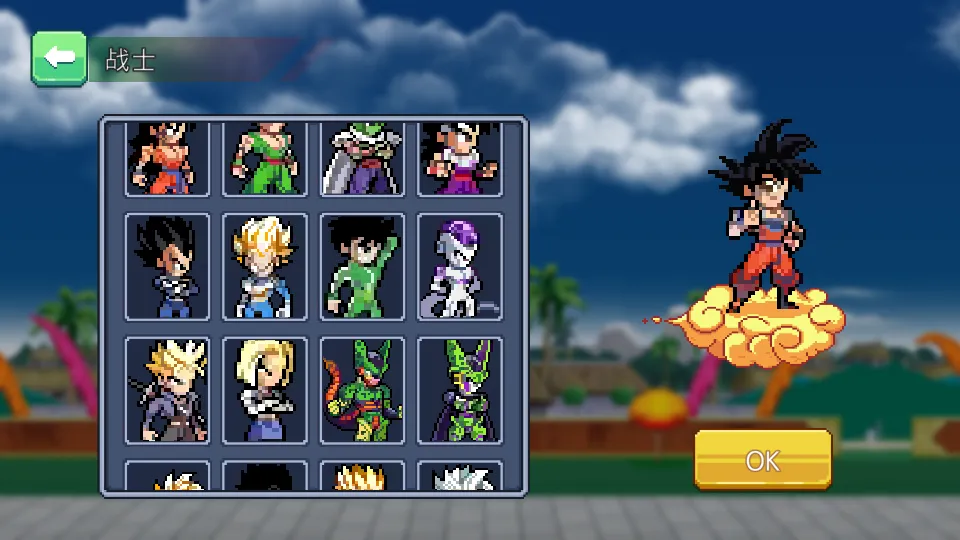Choose the Perfect Cell fighter tile

[x=460, y=391]
